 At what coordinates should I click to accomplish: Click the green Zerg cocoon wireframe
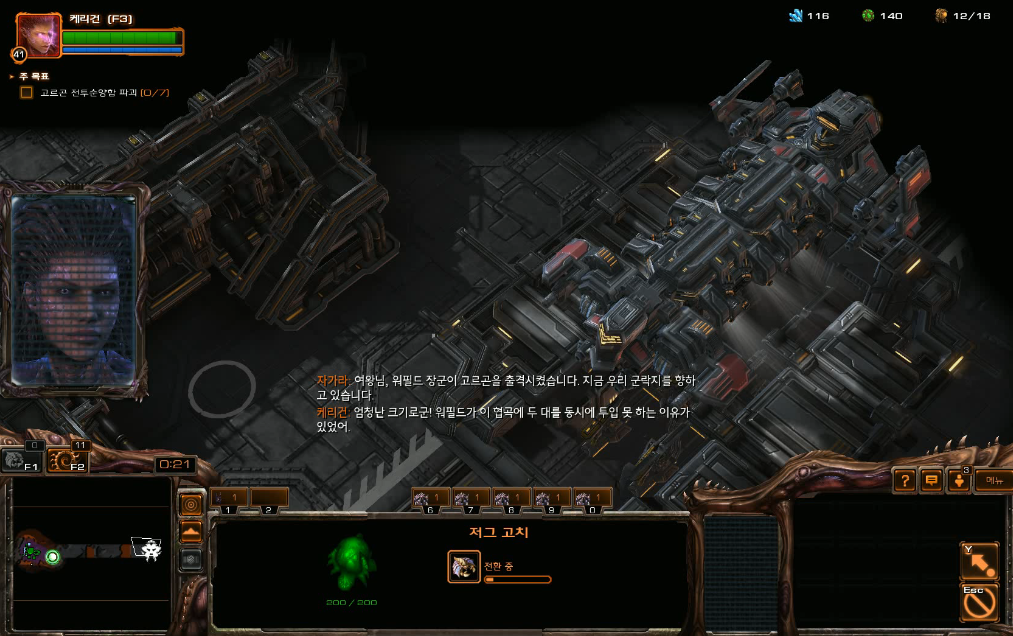352,563
